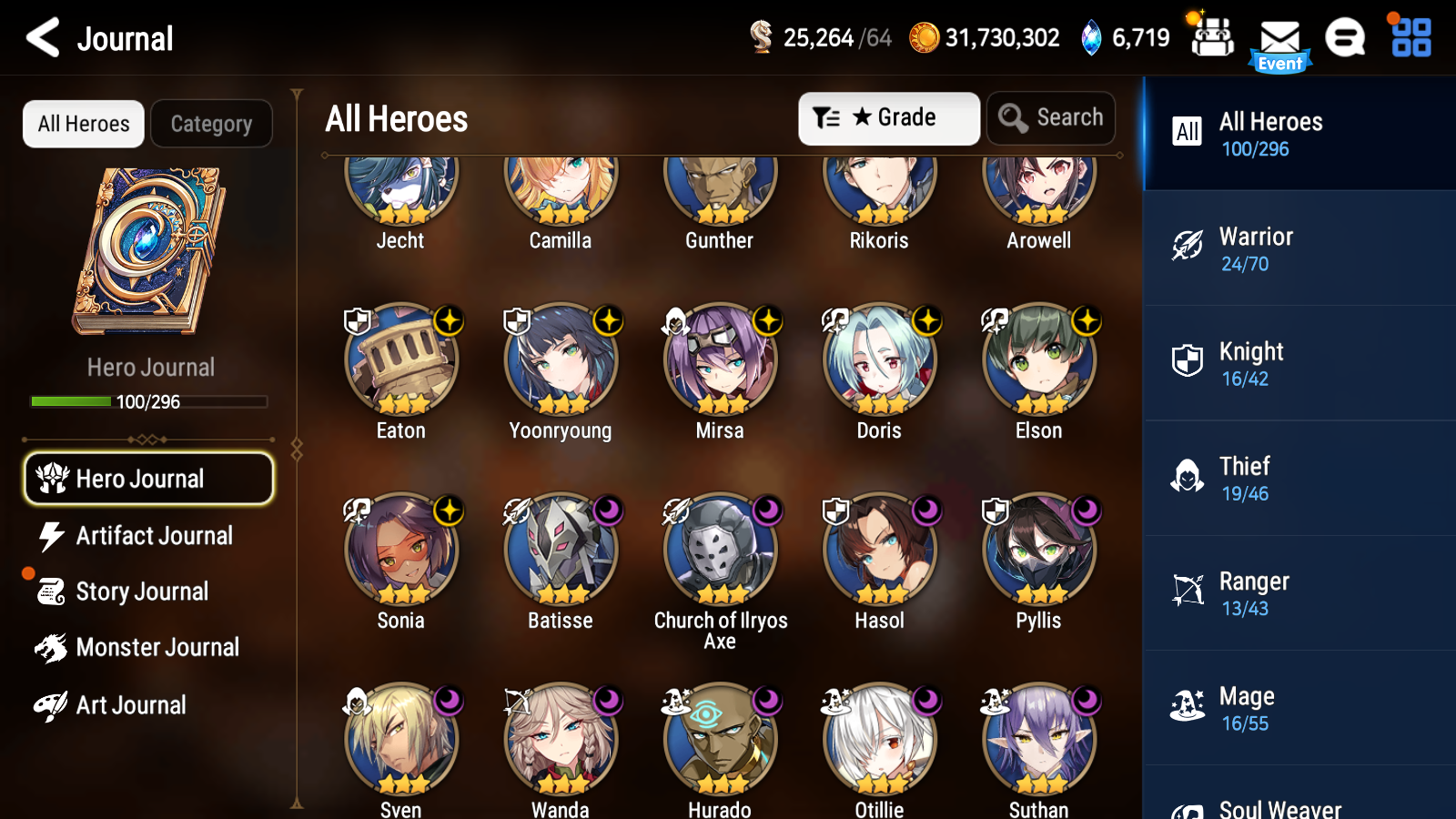Image resolution: width=1456 pixels, height=819 pixels.
Task: Open the mailbox with the Event badge
Action: click(x=1280, y=38)
